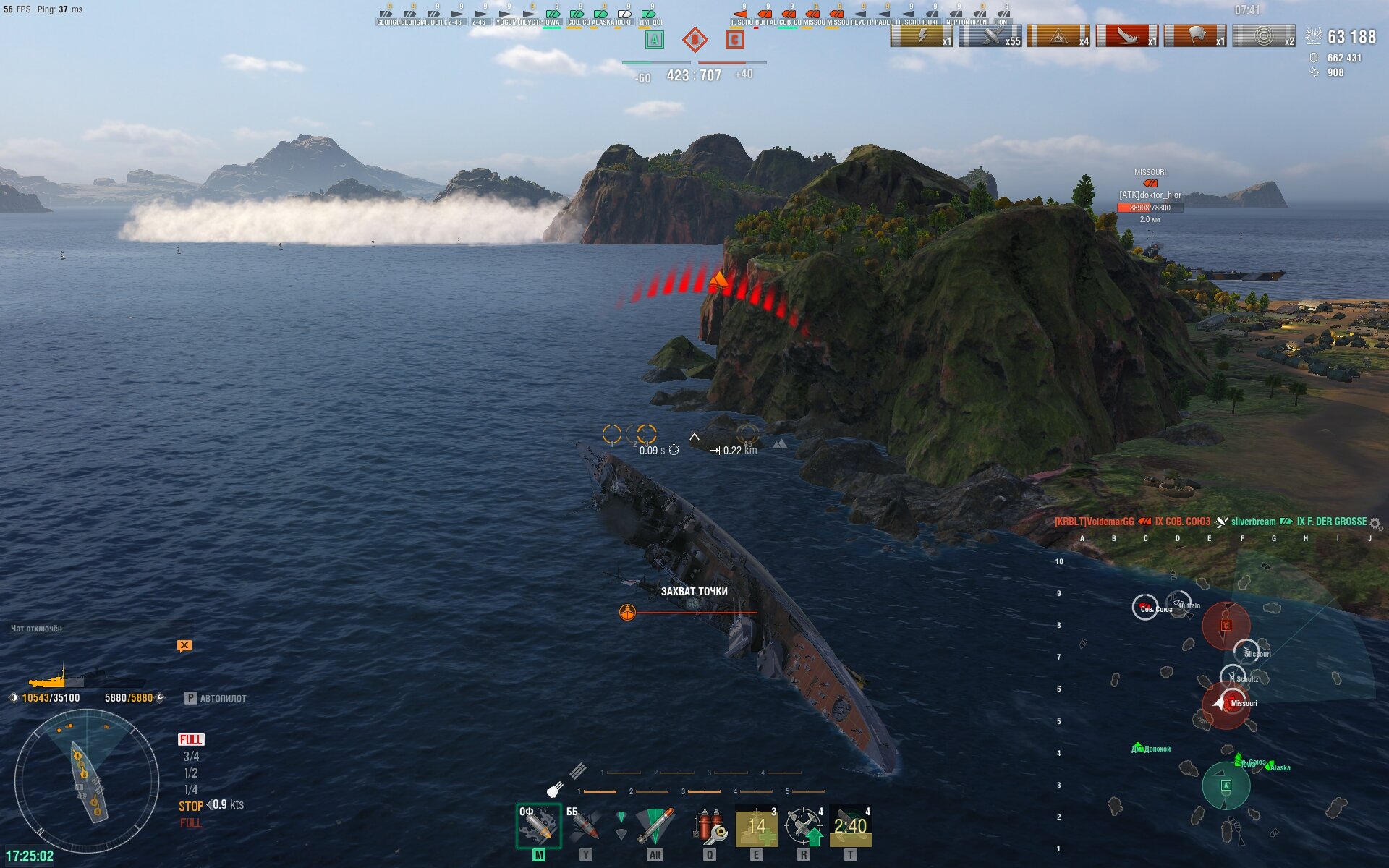Click the fire-caused ribbon with x4
The image size is (1389, 868).
click(1058, 36)
